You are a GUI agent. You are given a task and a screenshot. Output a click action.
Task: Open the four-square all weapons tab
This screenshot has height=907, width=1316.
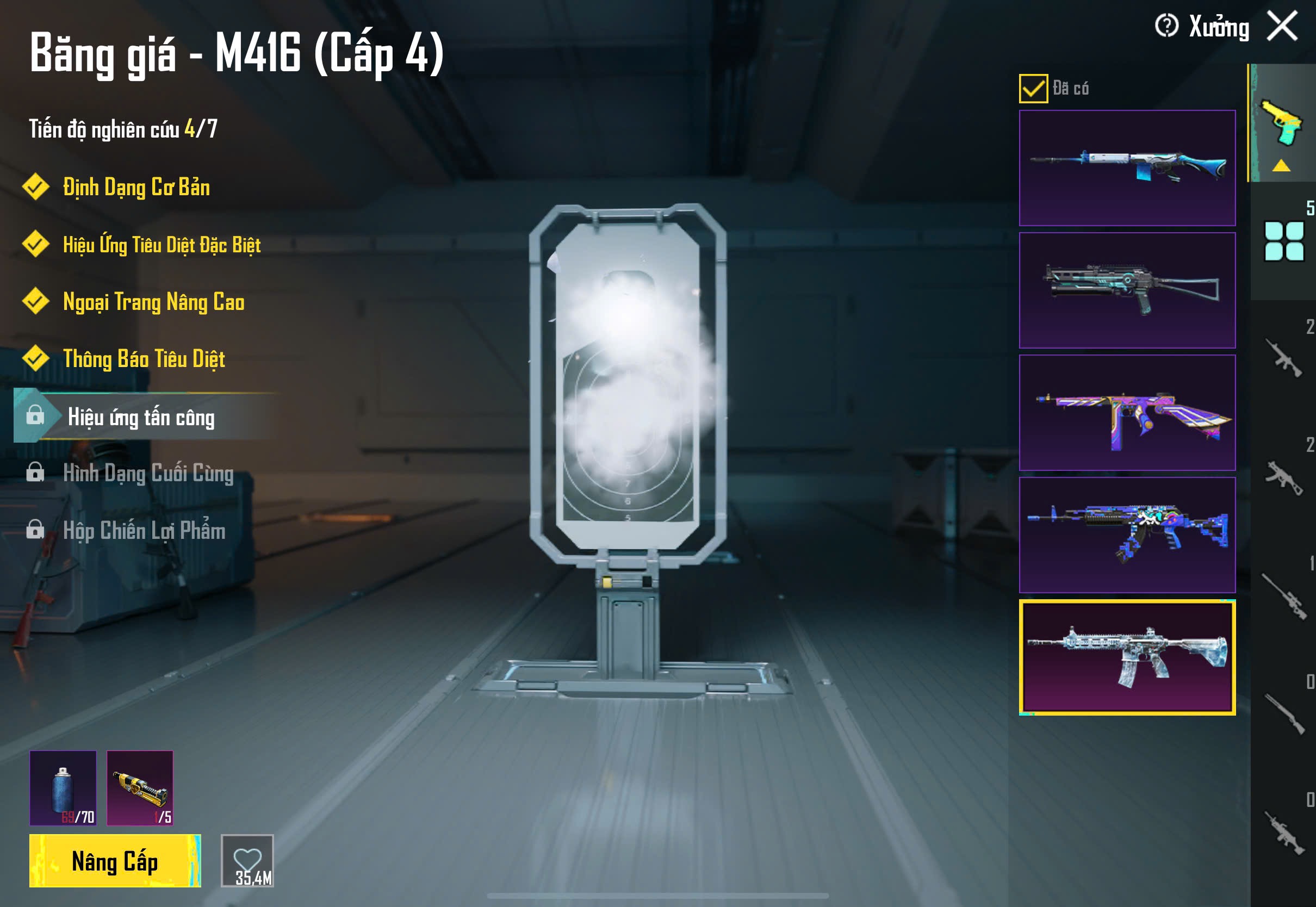[x=1283, y=241]
